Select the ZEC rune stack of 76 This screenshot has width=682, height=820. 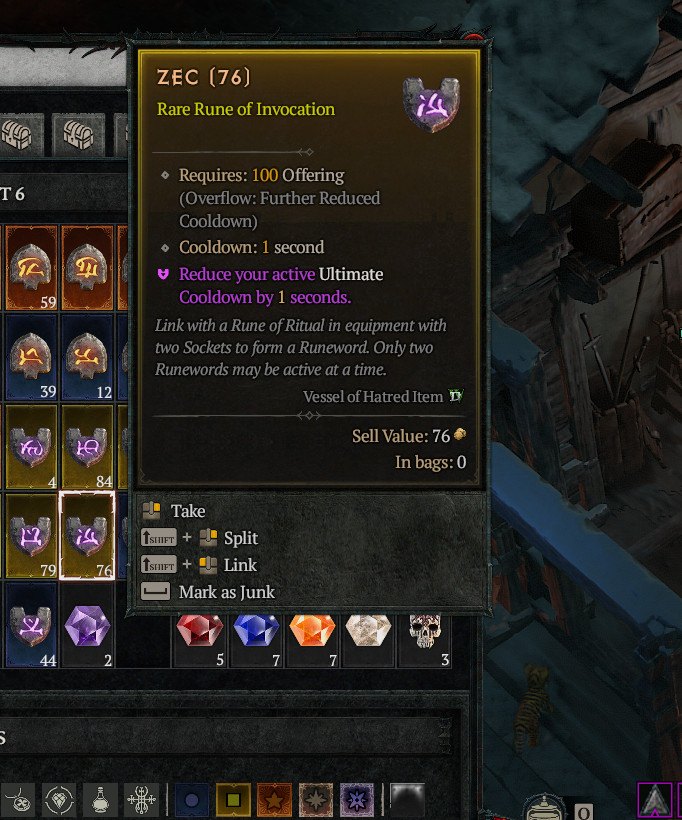(87, 536)
